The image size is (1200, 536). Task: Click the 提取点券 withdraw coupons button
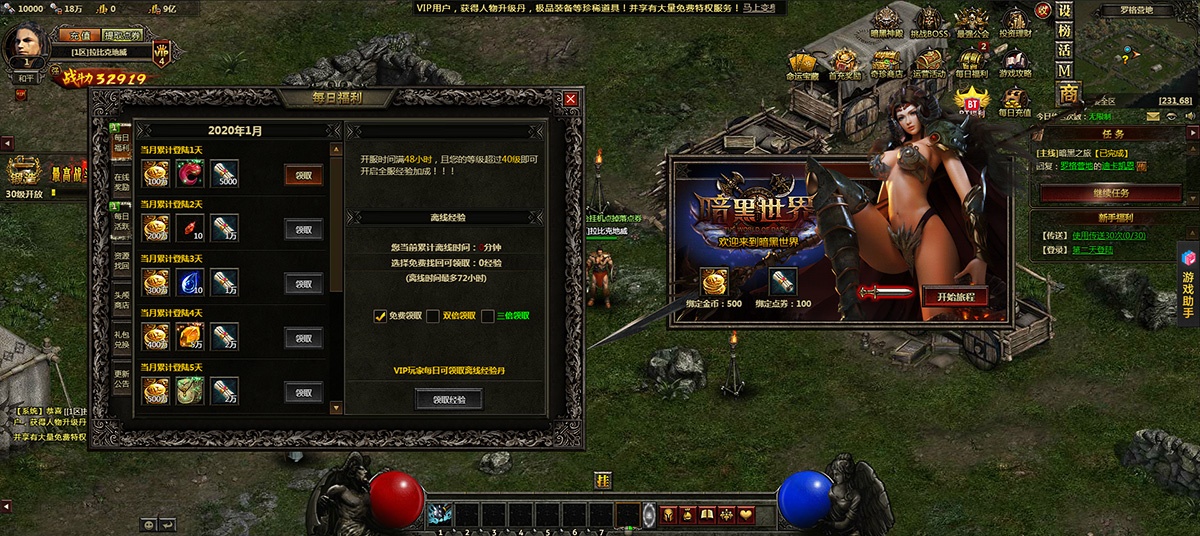click(x=122, y=35)
